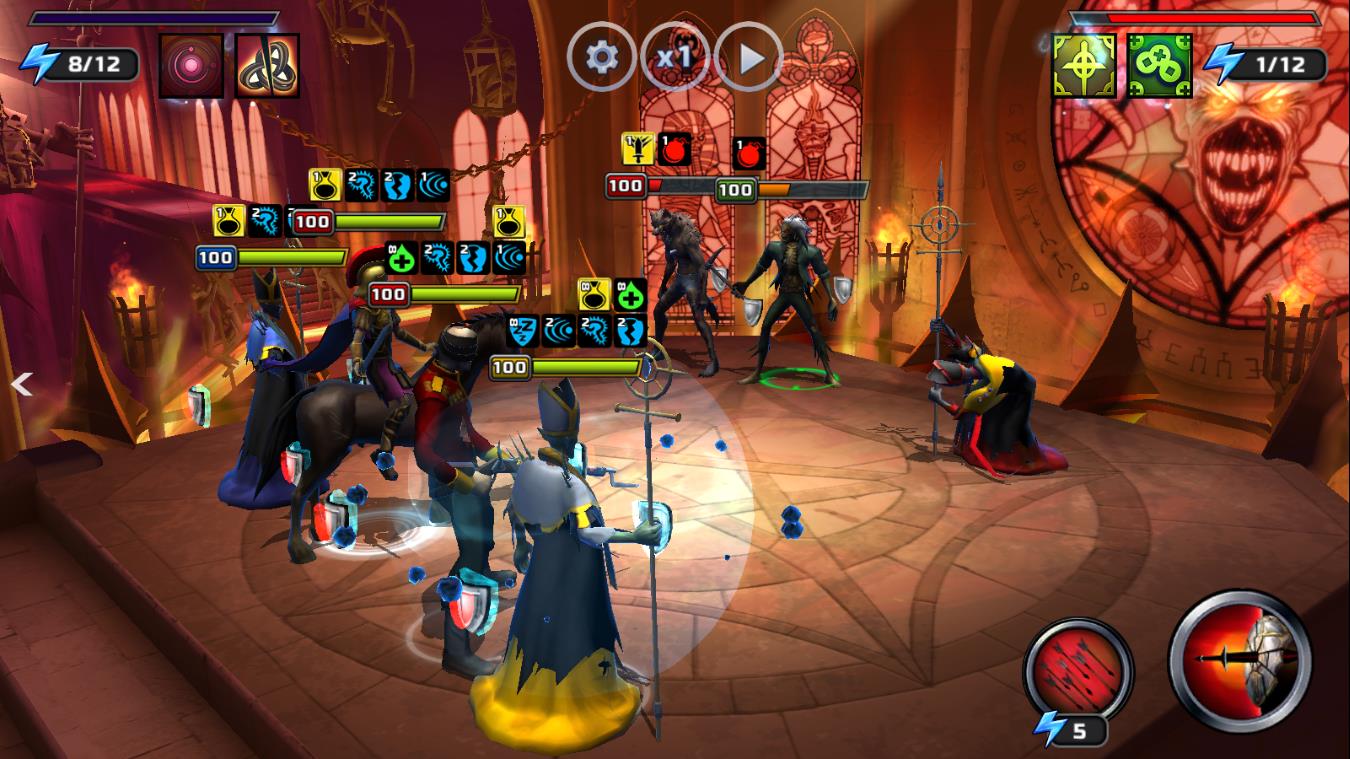Open the battle settings gear

(600, 57)
